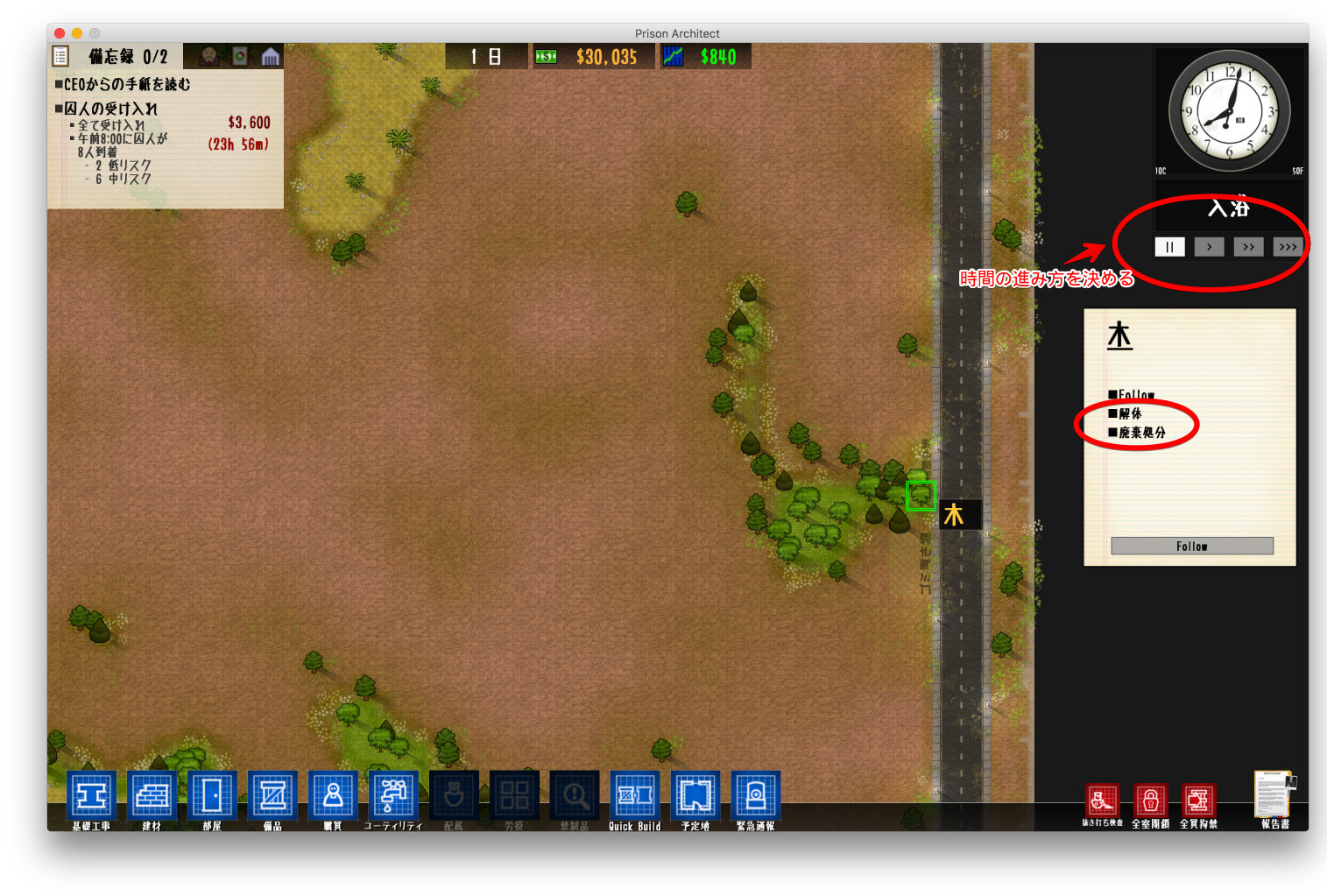
Task: Click 解体 to dismantle the selected tree
Action: [x=1130, y=413]
